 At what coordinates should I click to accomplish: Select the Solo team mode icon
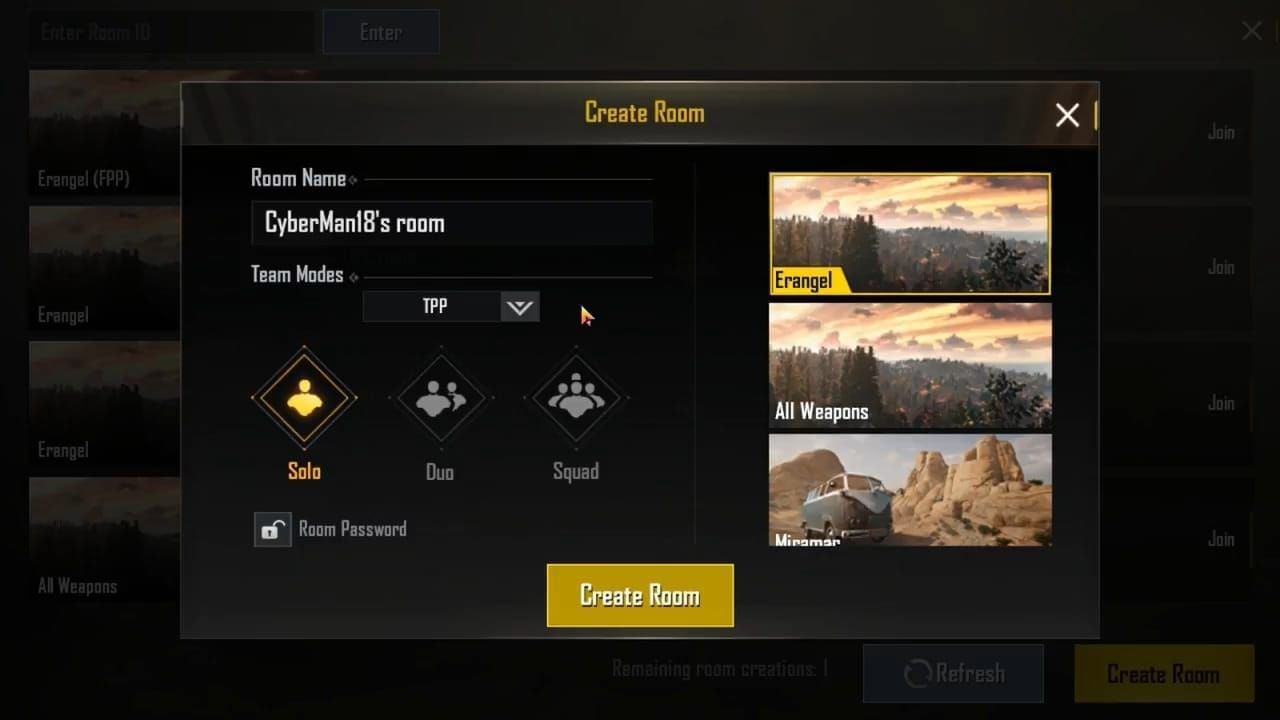[x=303, y=397]
